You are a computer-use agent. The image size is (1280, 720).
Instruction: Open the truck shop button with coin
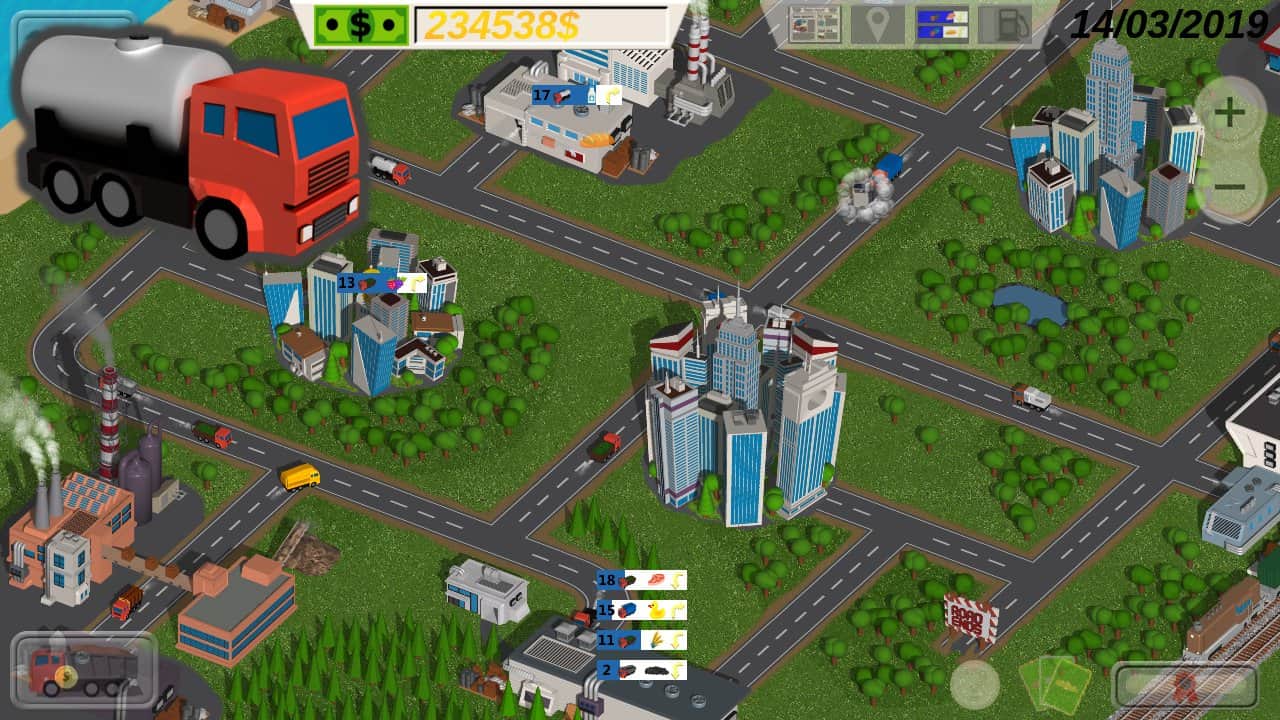pos(84,669)
